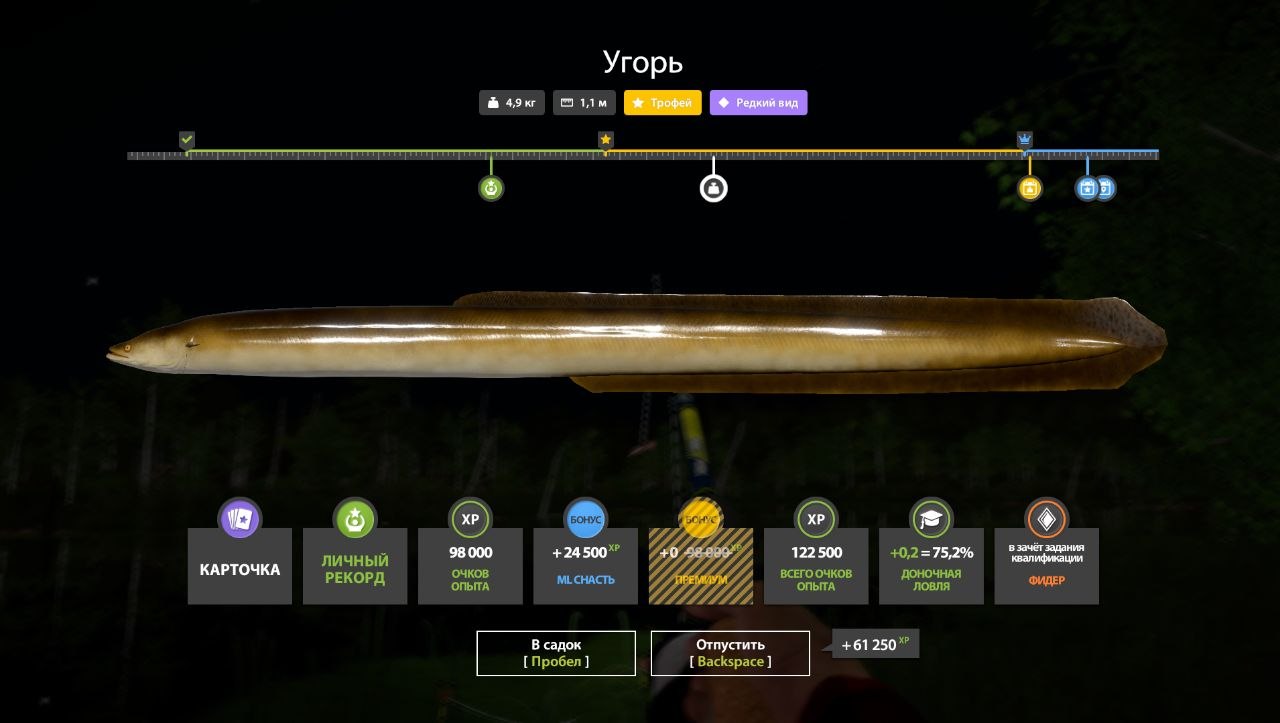The width and height of the screenshot is (1280, 723).
Task: Select the ML Снасть bonus tile
Action: point(585,566)
